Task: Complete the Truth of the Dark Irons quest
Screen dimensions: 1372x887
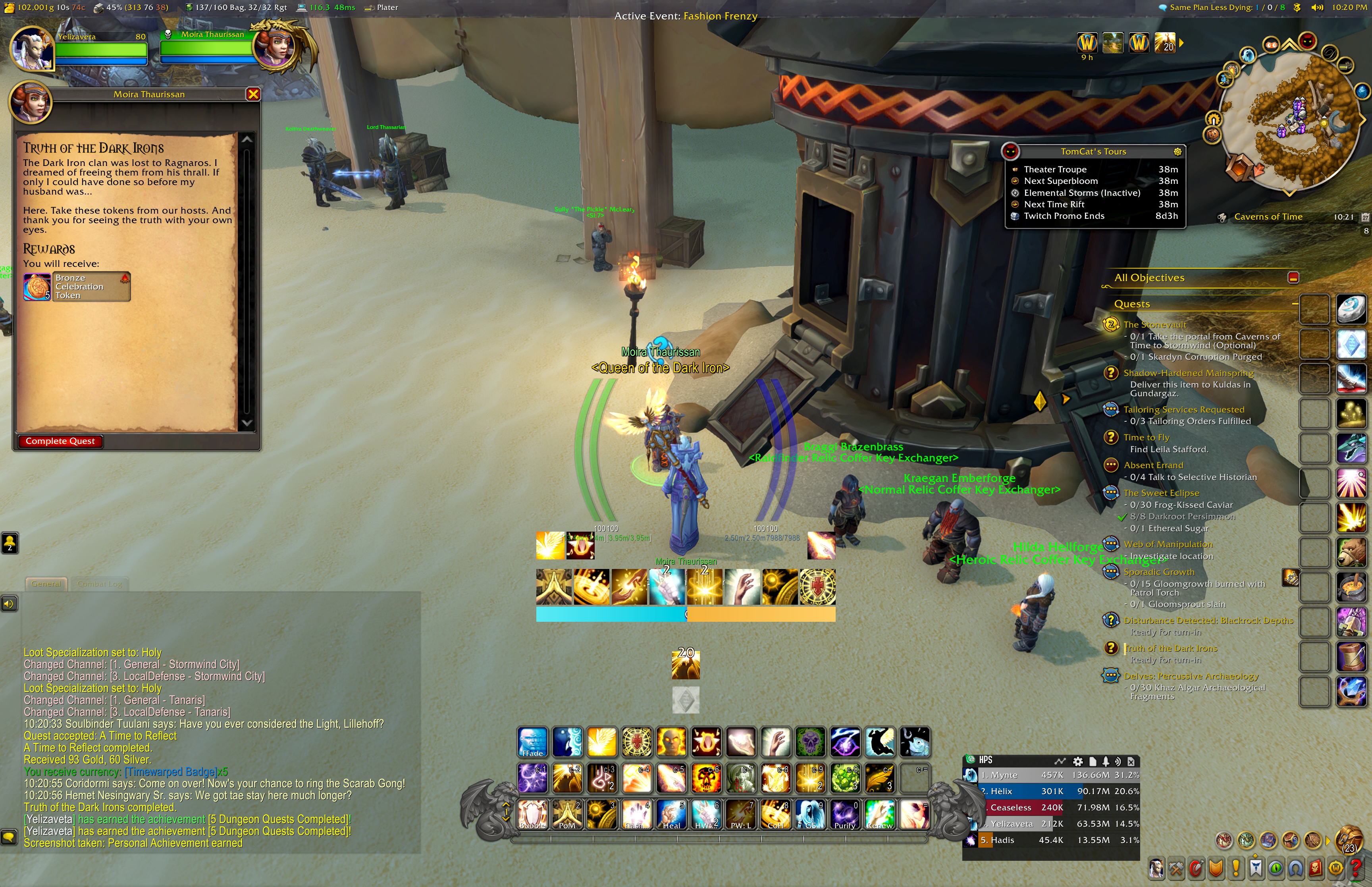Action: pyautogui.click(x=60, y=441)
